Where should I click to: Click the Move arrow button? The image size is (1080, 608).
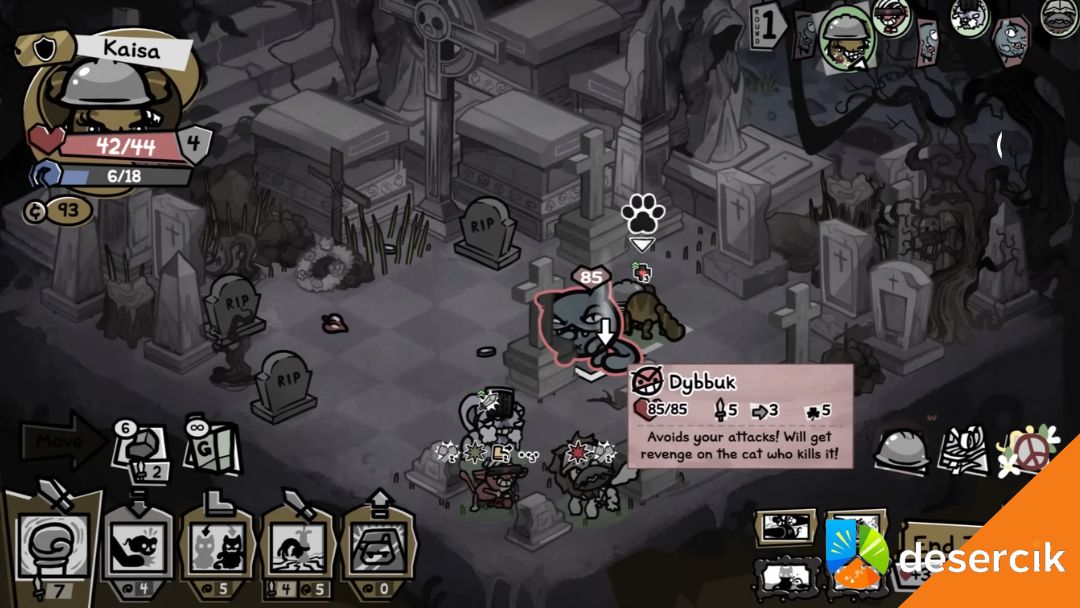pyautogui.click(x=62, y=440)
